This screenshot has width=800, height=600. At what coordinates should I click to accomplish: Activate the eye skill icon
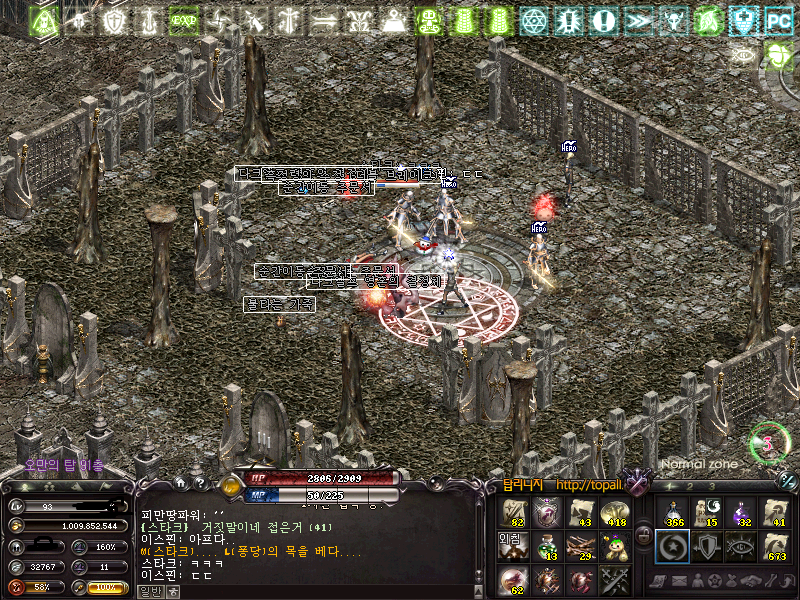pyautogui.click(x=740, y=546)
